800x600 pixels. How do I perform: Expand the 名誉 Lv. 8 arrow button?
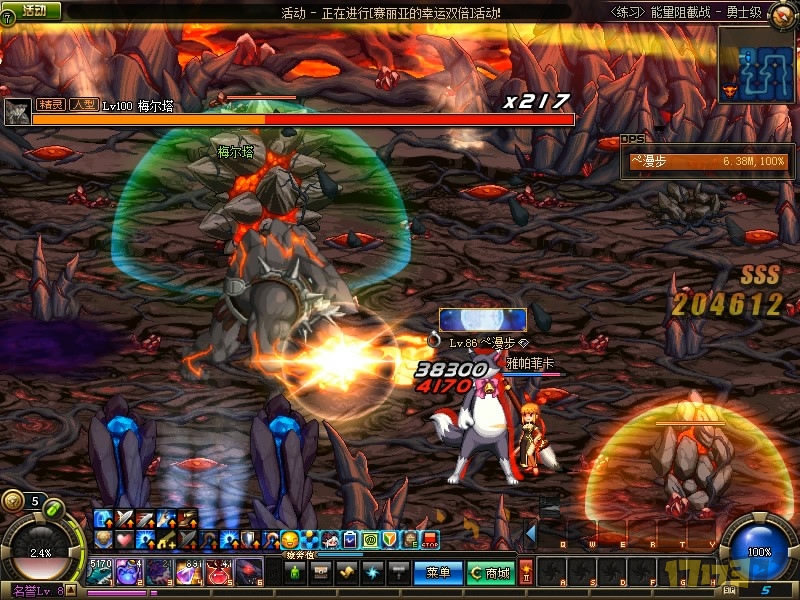coord(72,591)
